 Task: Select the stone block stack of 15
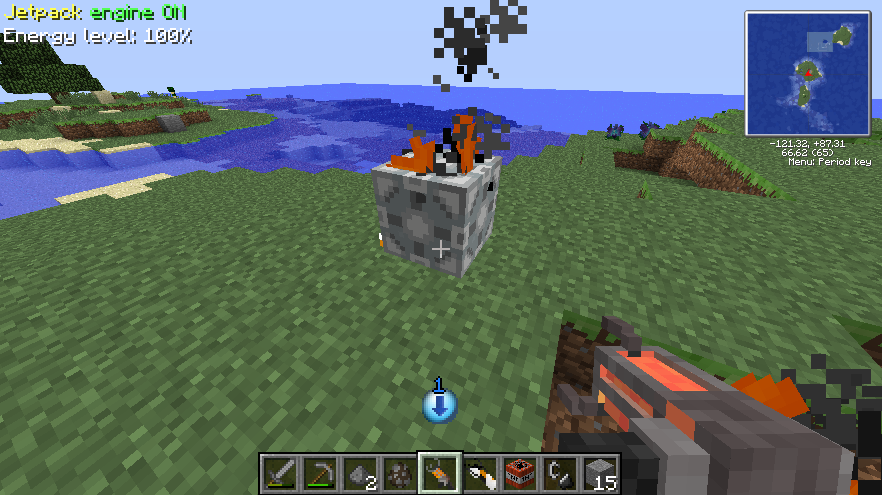(x=599, y=472)
